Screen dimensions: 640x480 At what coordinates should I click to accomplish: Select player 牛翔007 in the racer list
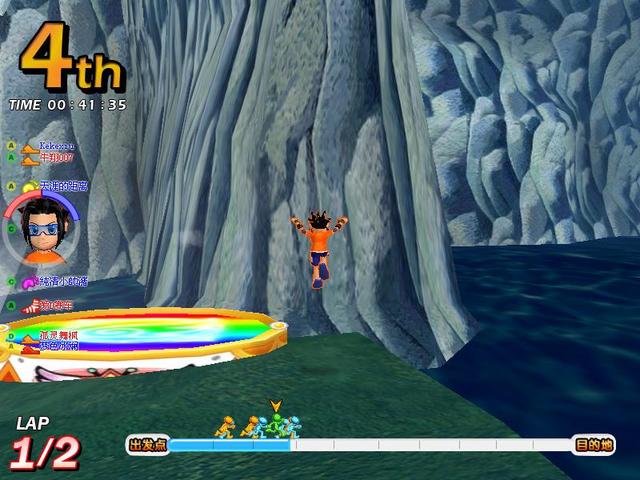56,157
